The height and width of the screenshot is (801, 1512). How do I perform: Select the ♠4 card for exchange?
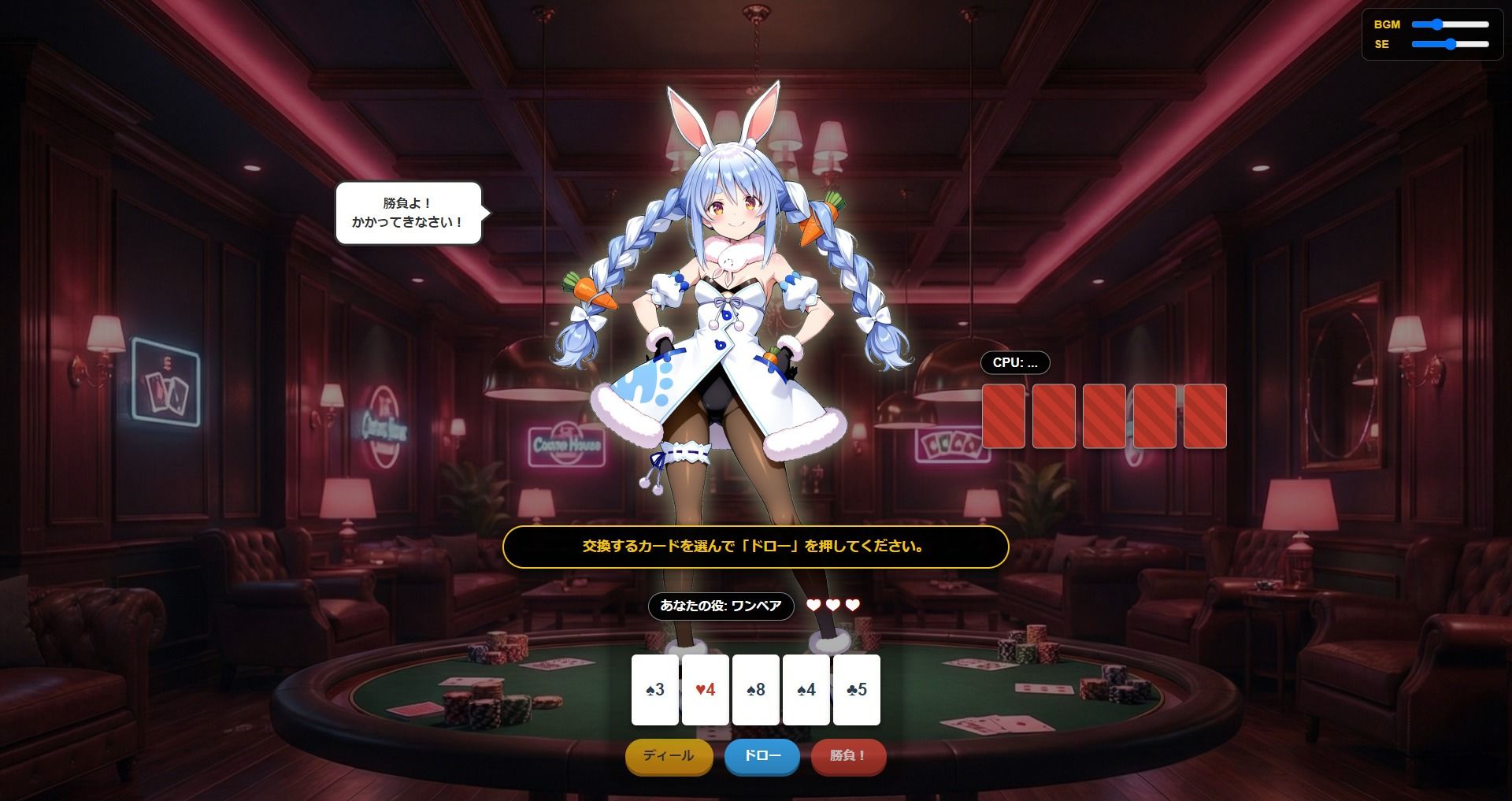[806, 690]
